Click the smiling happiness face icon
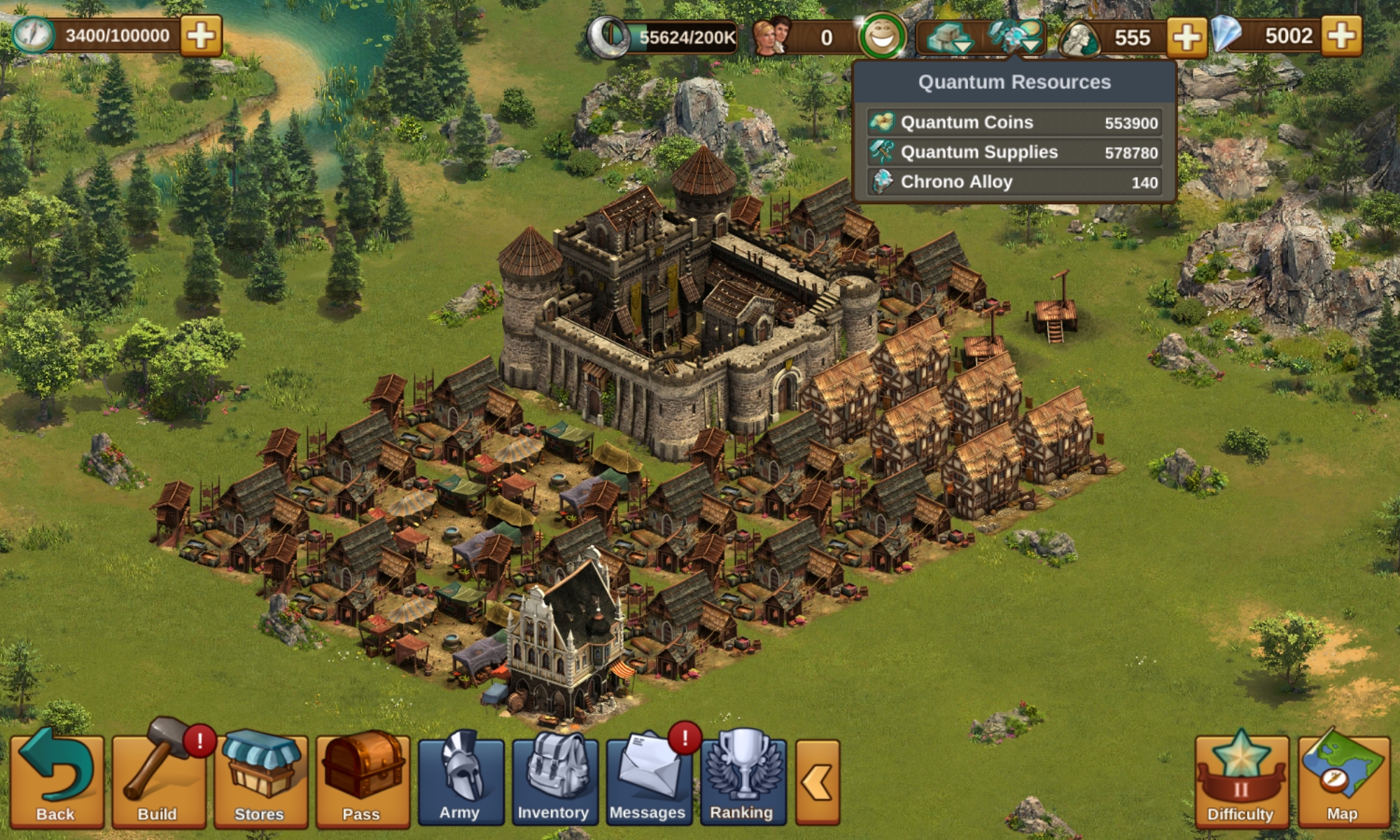1400x840 pixels. pyautogui.click(x=882, y=36)
